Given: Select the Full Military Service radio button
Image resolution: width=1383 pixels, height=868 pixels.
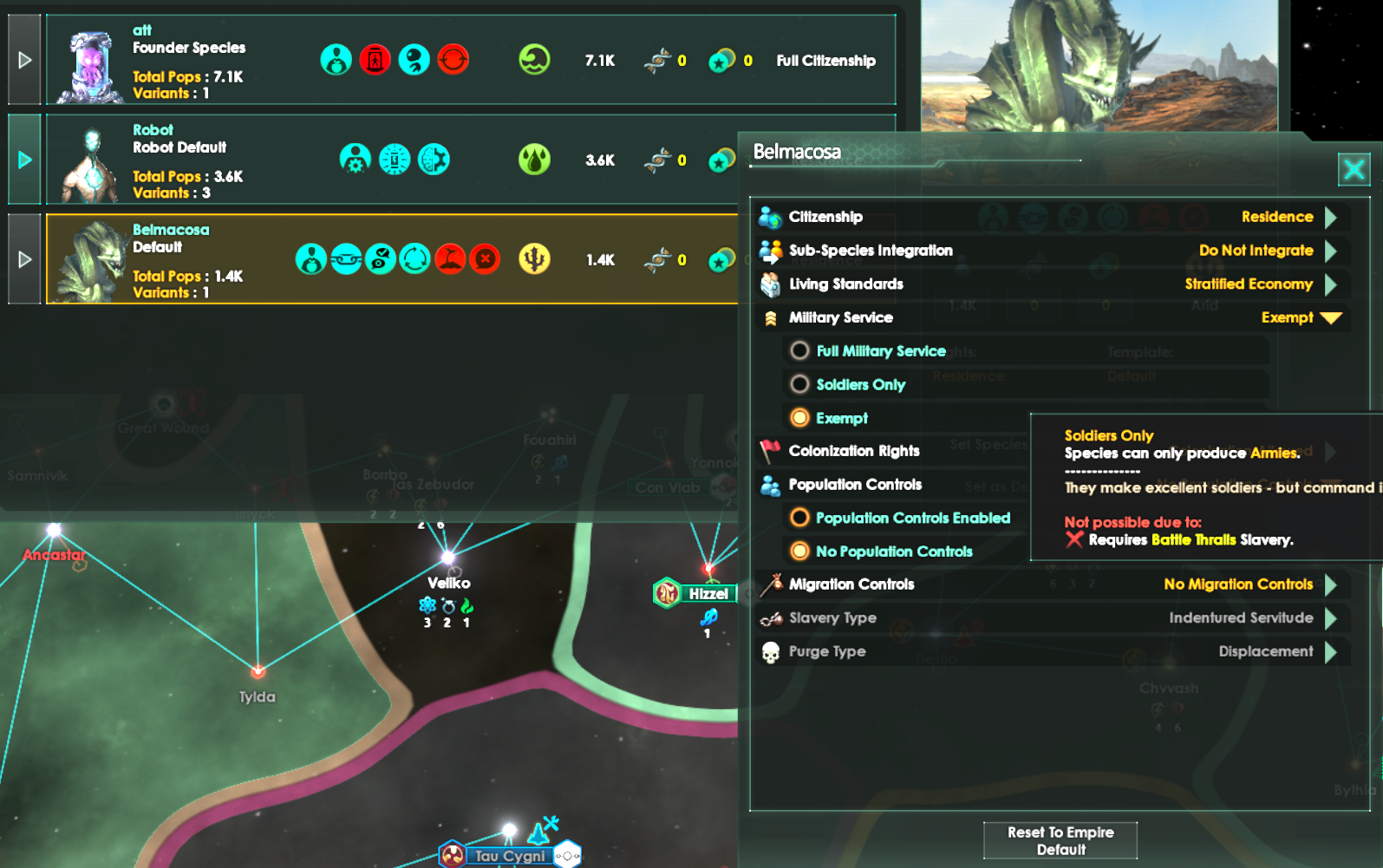Looking at the screenshot, I should coord(799,350).
